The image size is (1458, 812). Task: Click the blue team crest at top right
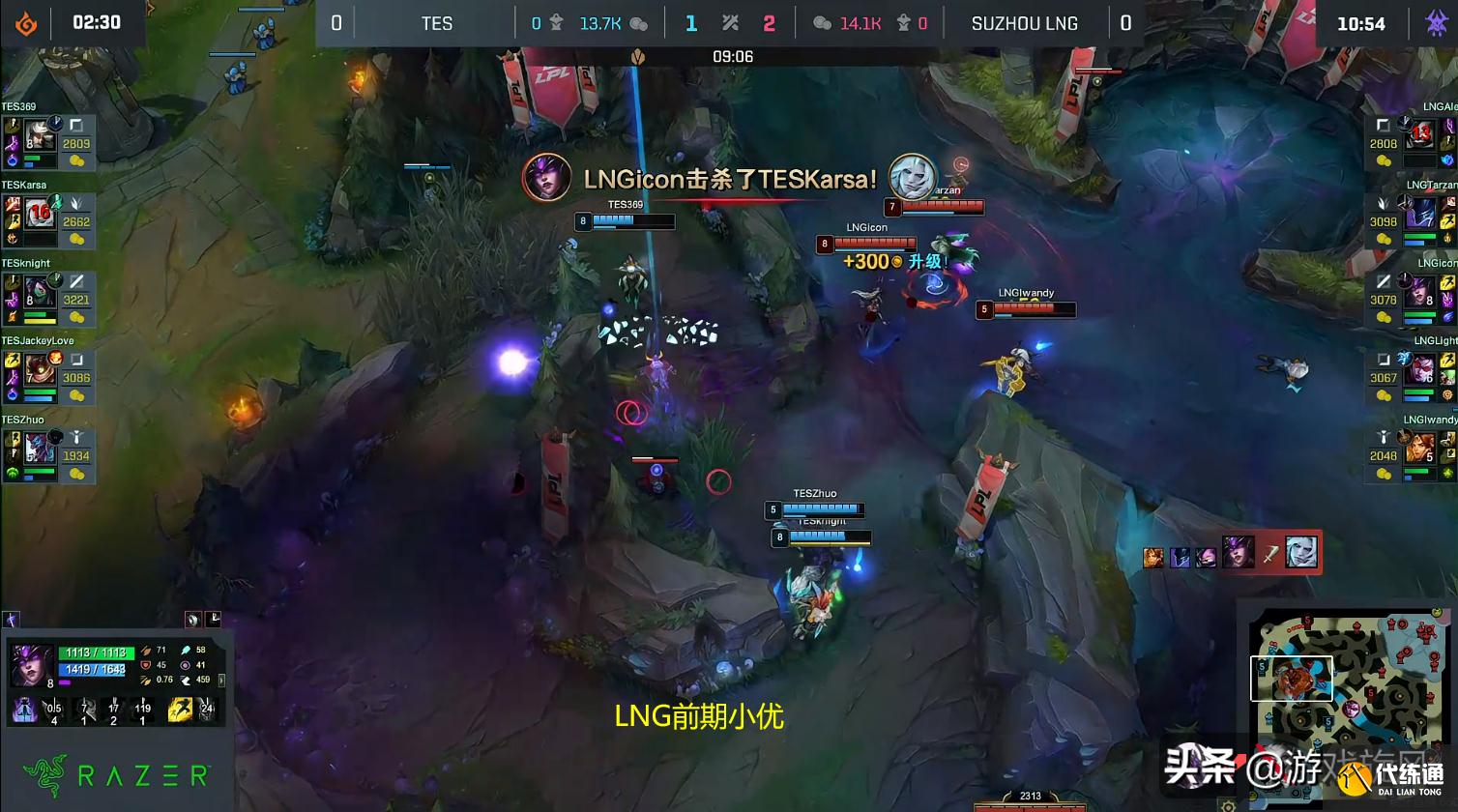(x=1438, y=21)
